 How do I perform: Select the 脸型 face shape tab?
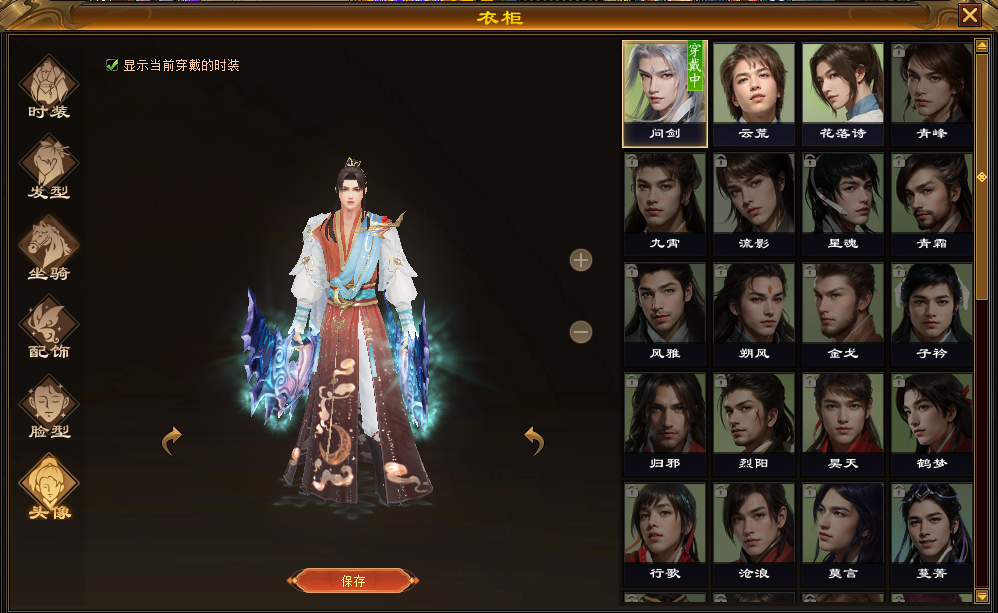pos(48,409)
